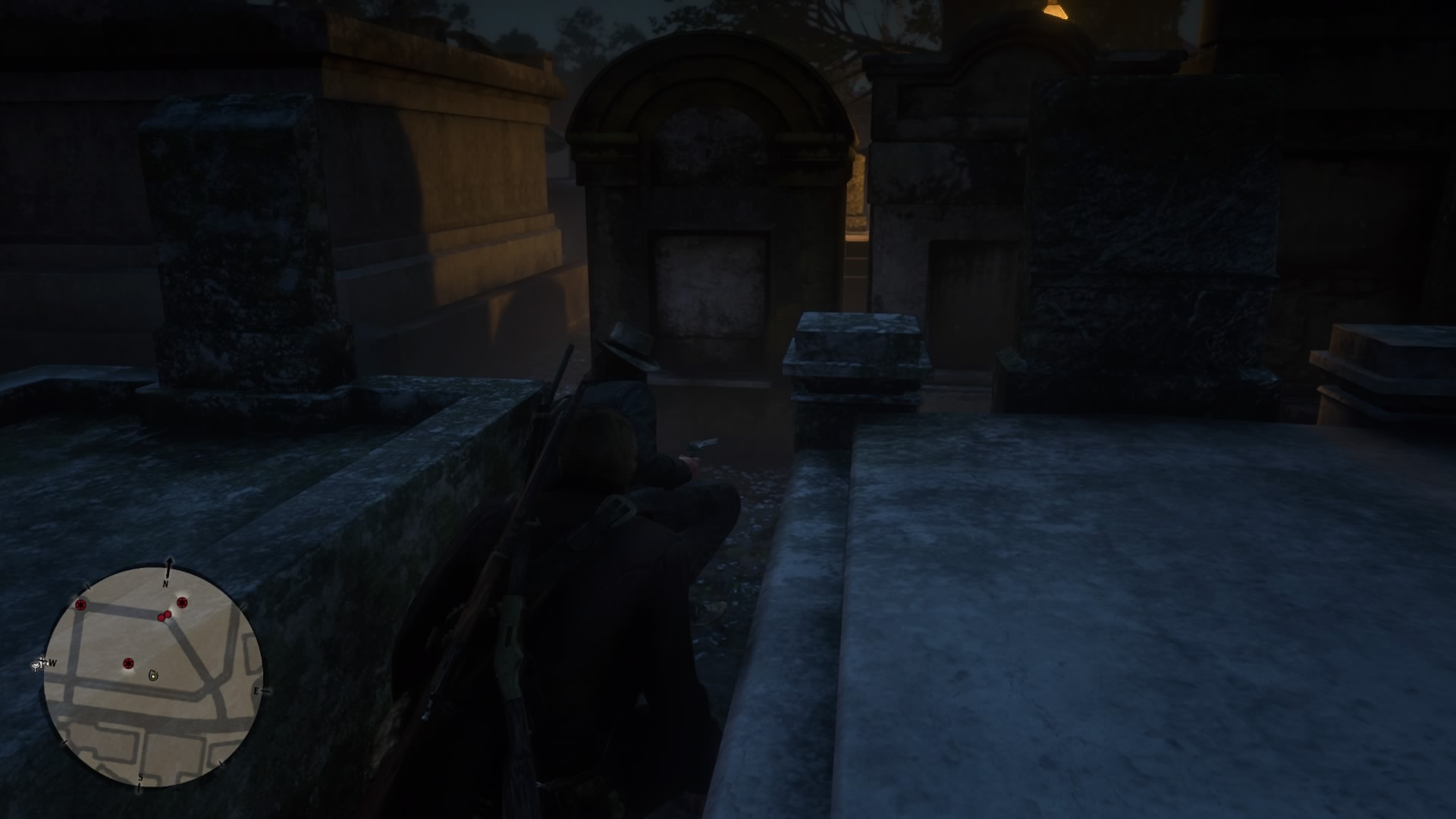Select the enemy blip near the minimap's north edge
Viewport: 1456px width, 819px height.
pos(182,602)
